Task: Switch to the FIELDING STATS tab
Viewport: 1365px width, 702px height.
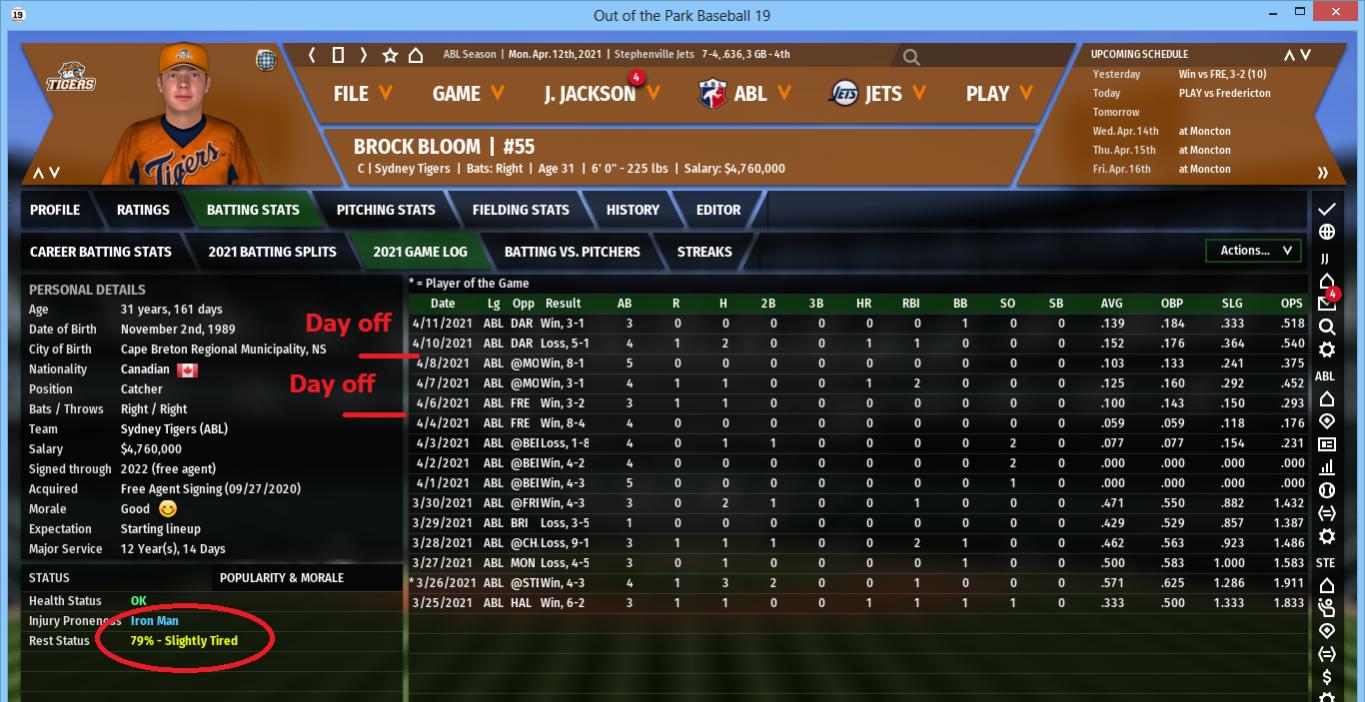Action: tap(520, 210)
